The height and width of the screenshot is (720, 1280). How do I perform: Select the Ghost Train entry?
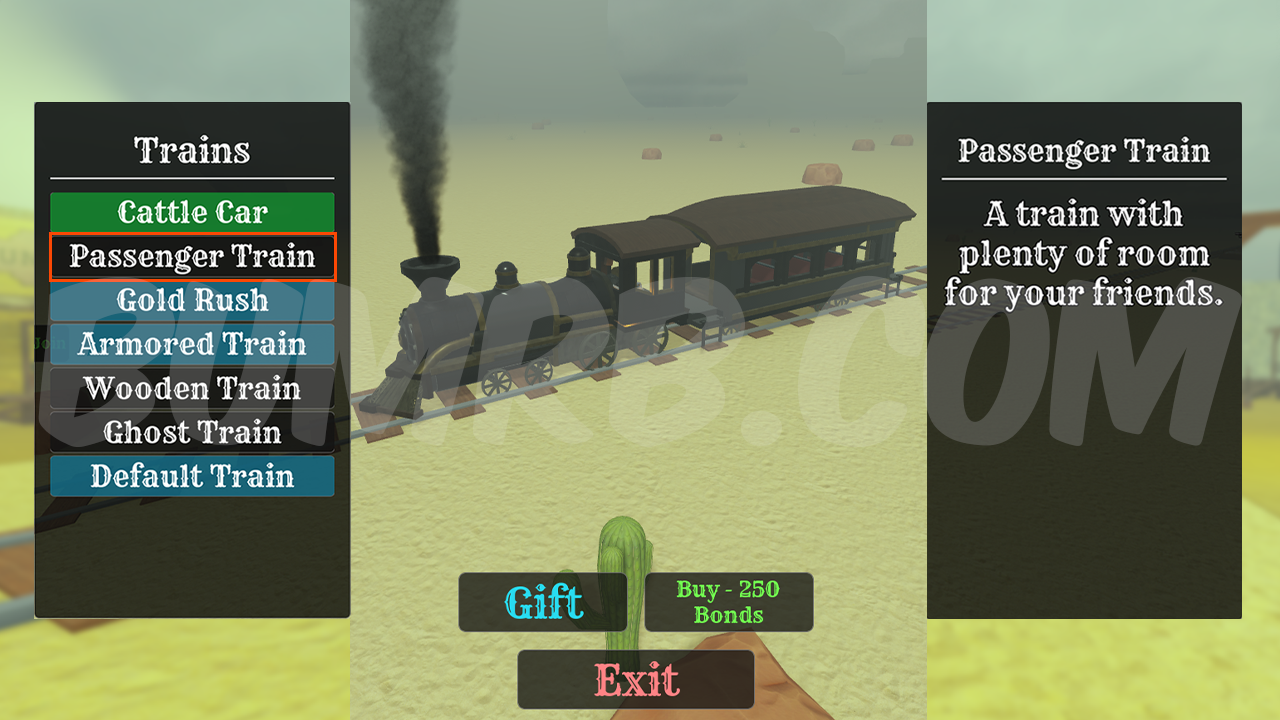tap(192, 432)
